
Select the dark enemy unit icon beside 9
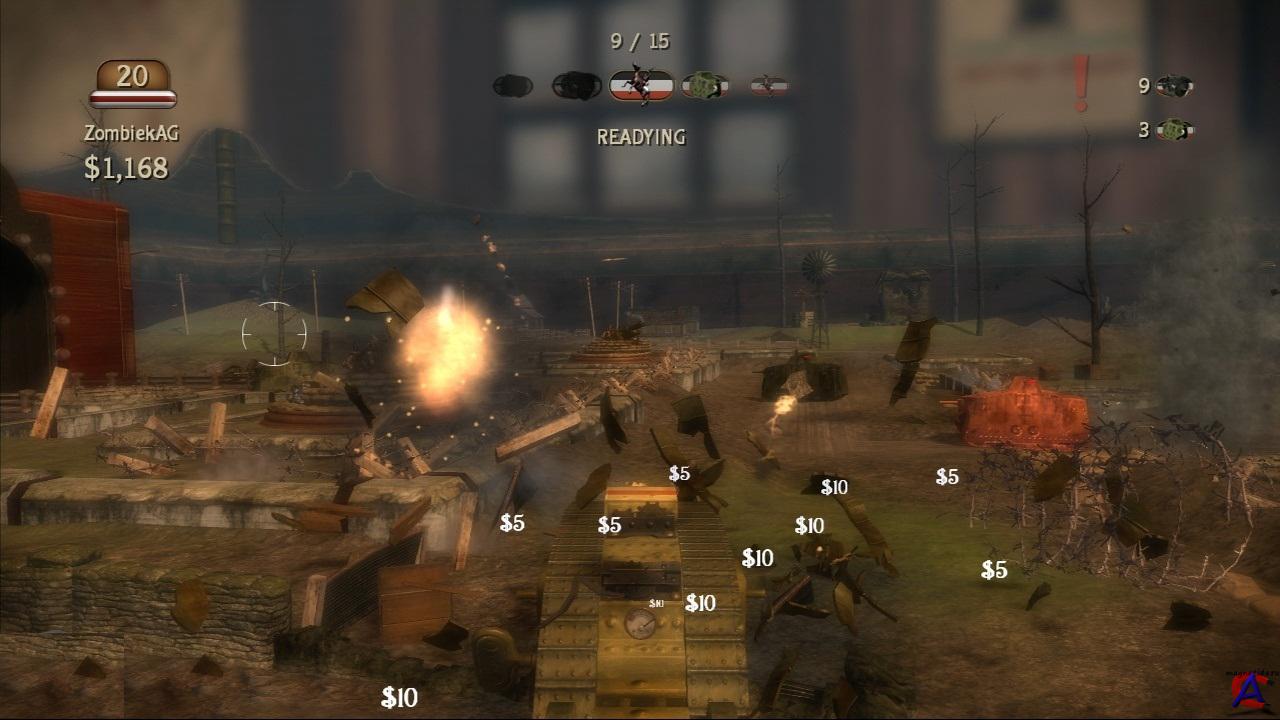(x=1175, y=86)
